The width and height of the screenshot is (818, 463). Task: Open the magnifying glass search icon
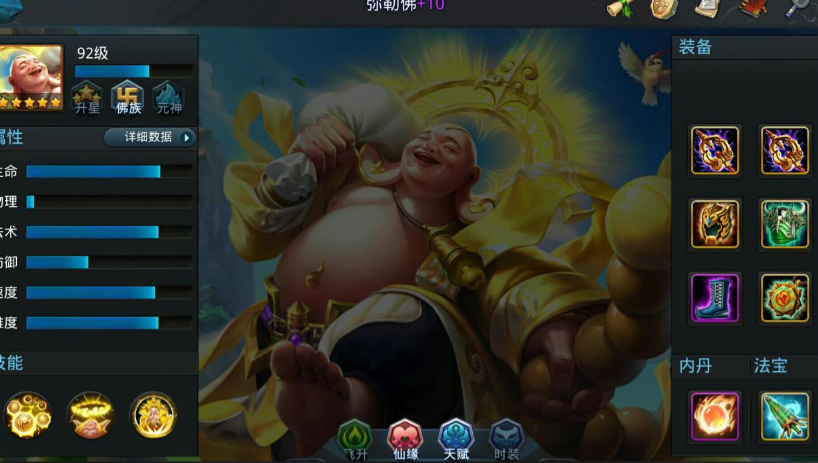point(800,8)
